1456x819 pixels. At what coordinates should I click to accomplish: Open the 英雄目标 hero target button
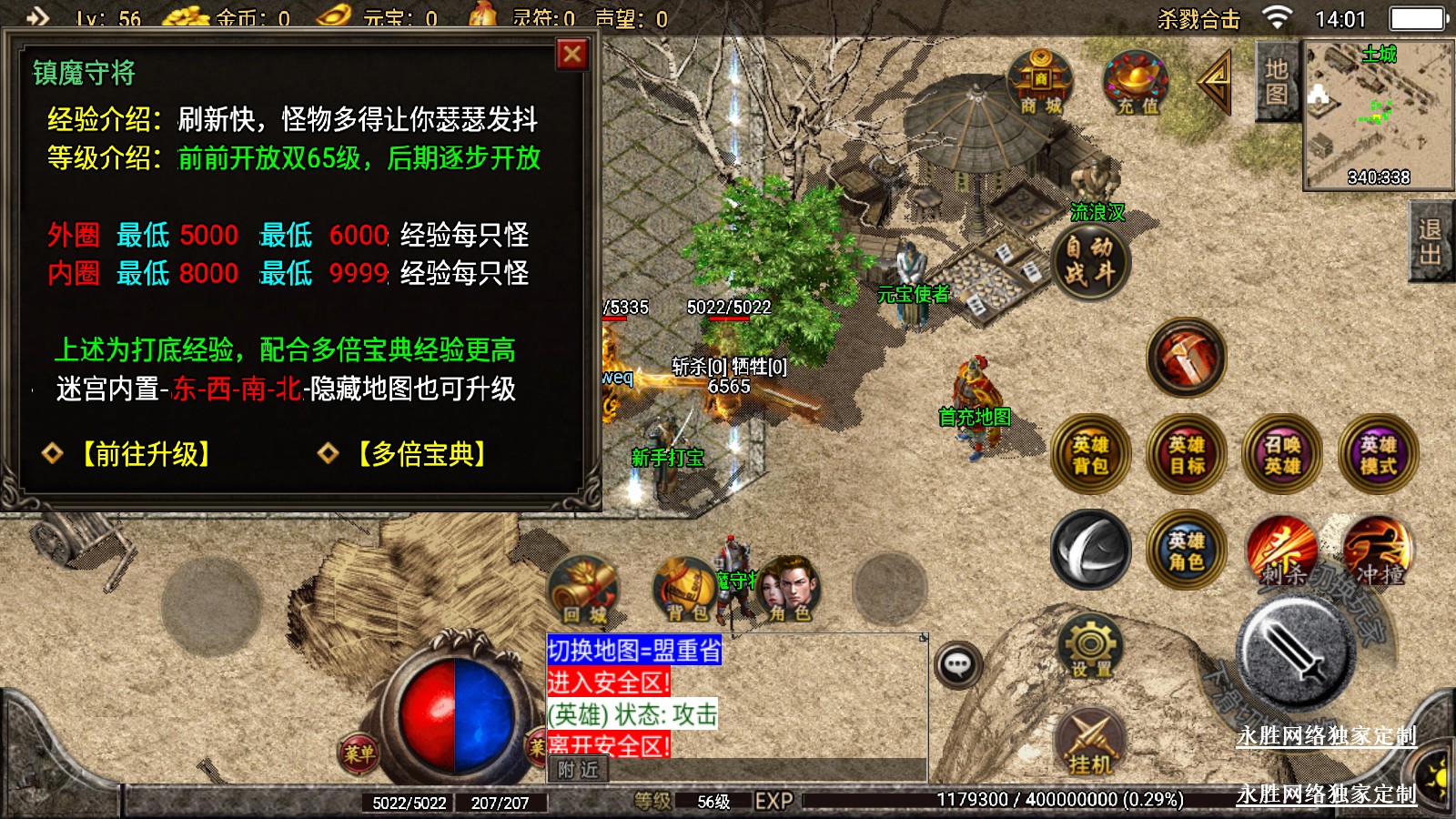click(1187, 455)
